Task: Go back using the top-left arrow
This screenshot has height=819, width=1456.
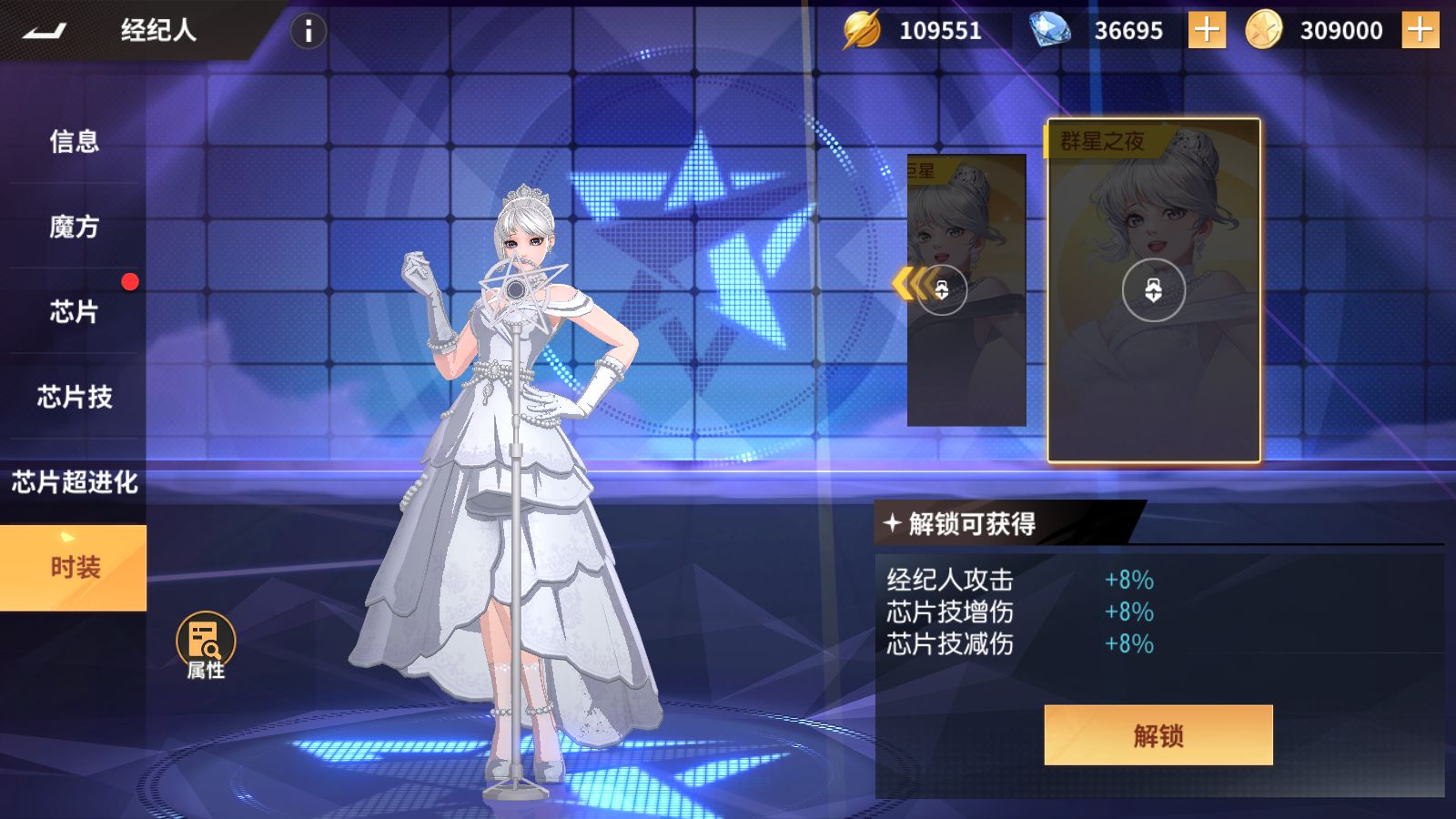Action: click(45, 31)
